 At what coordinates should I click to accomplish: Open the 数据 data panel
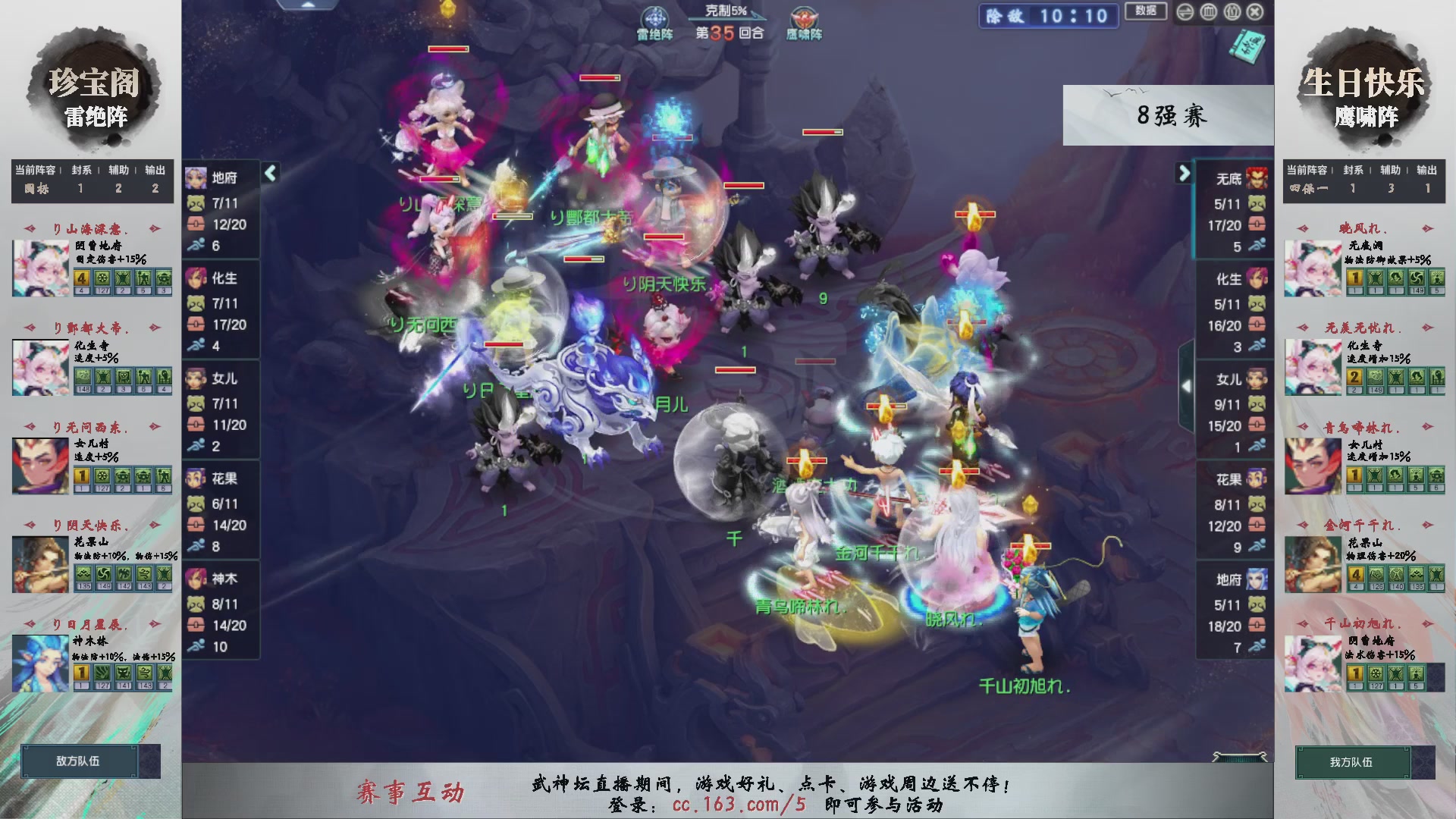[x=1145, y=12]
